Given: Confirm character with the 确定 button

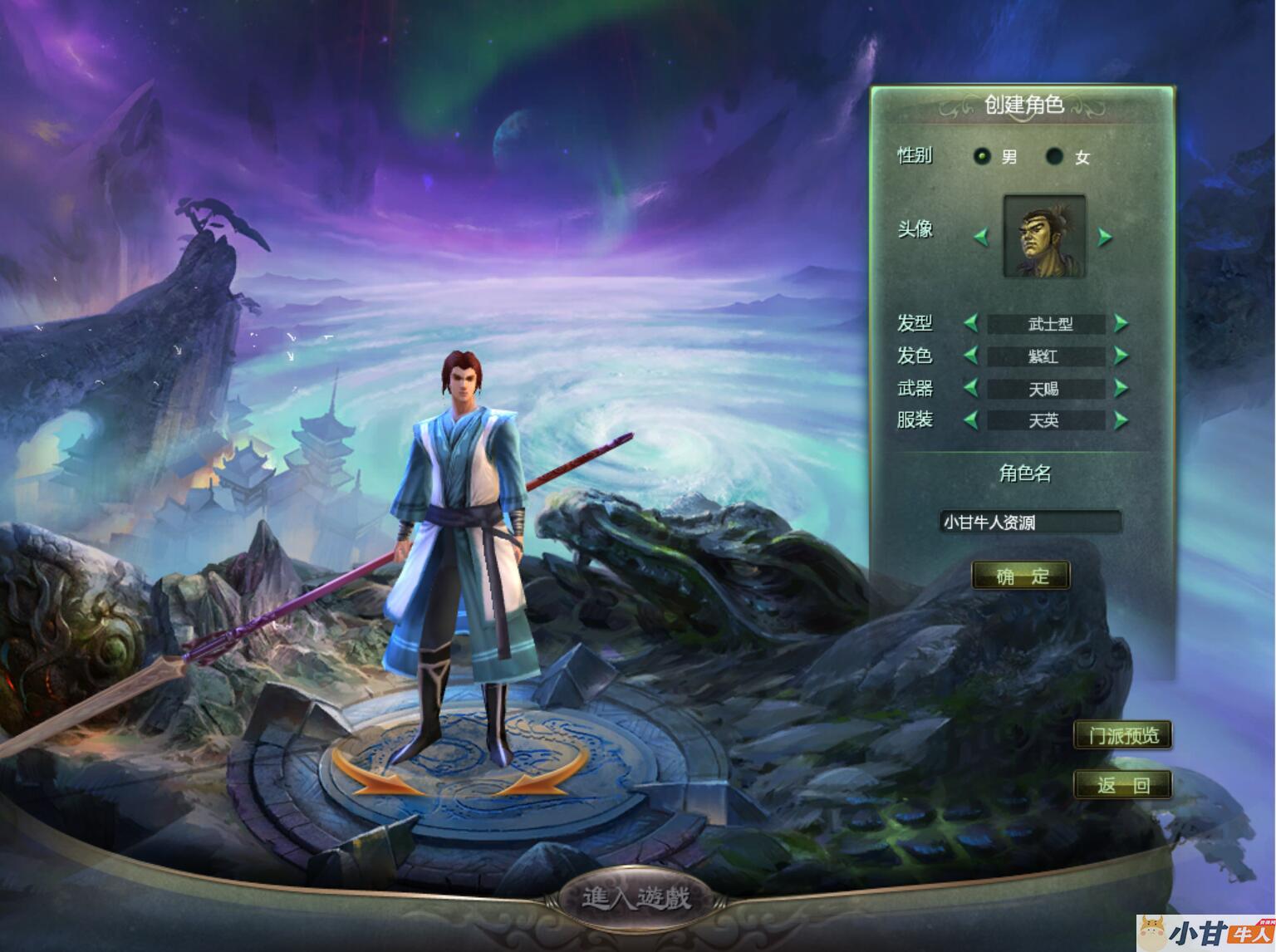Looking at the screenshot, I should point(1021,576).
